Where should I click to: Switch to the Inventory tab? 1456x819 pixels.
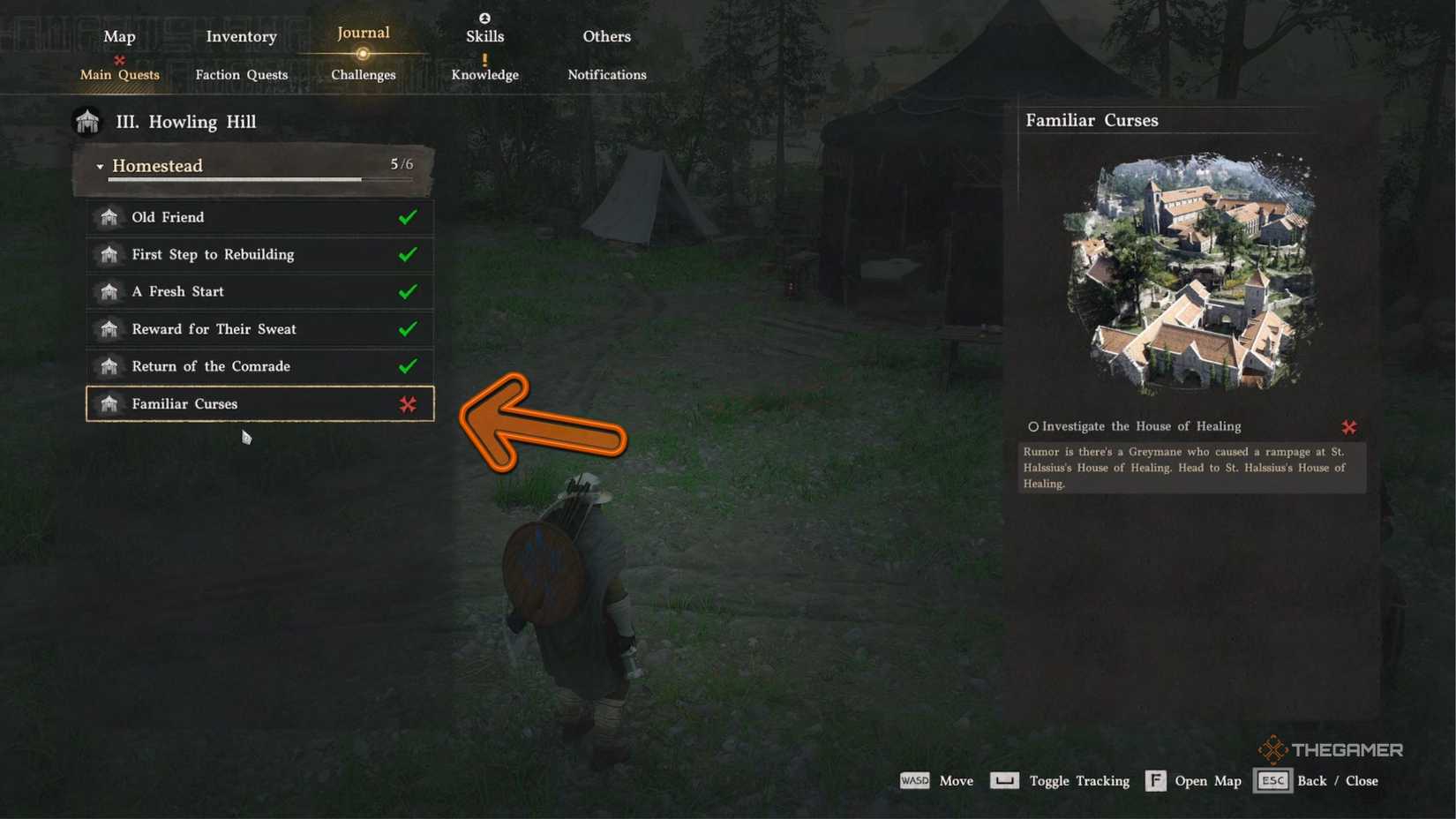click(240, 36)
